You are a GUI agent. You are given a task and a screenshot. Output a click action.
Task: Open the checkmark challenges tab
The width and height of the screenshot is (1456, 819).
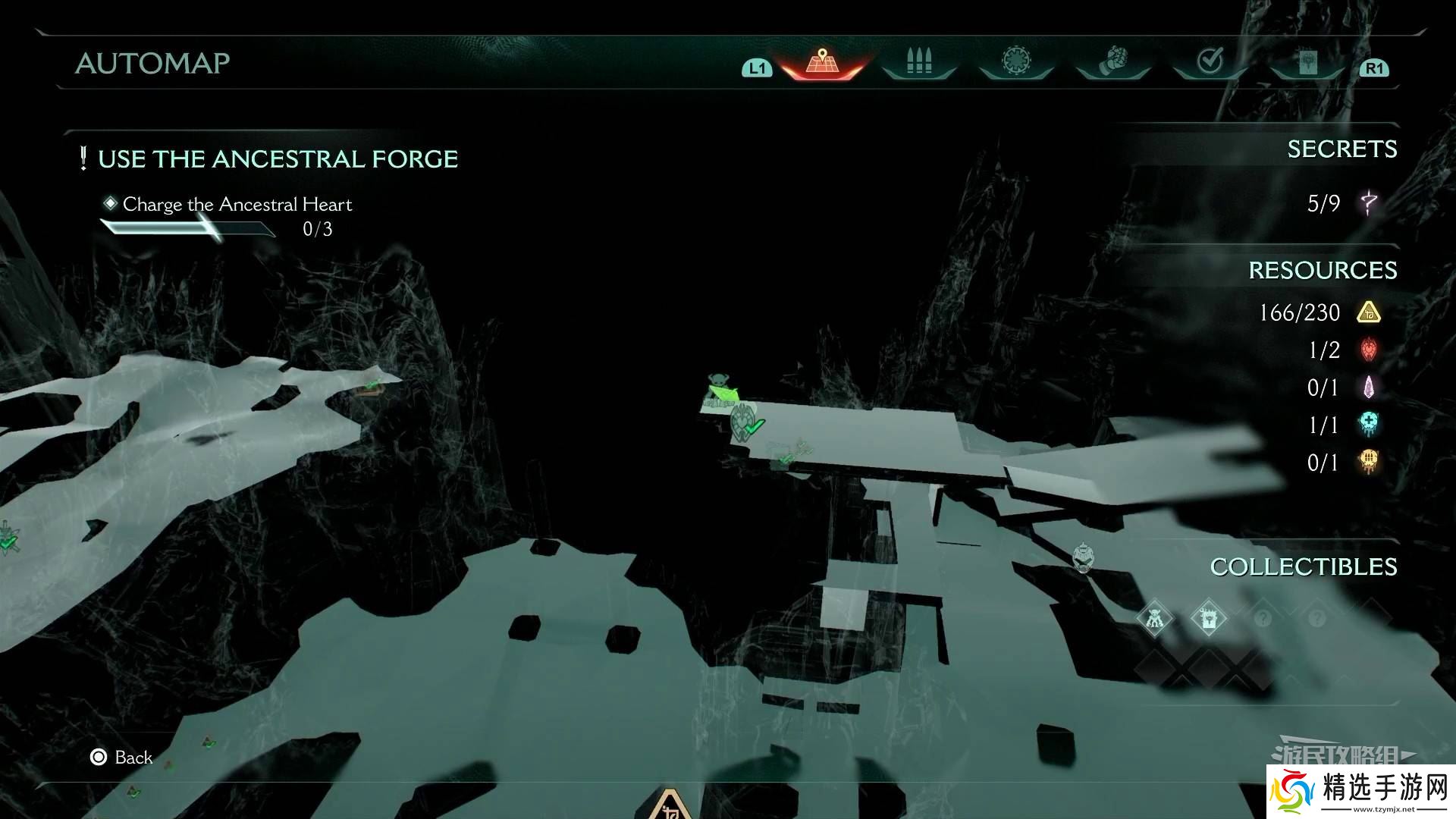(1210, 61)
